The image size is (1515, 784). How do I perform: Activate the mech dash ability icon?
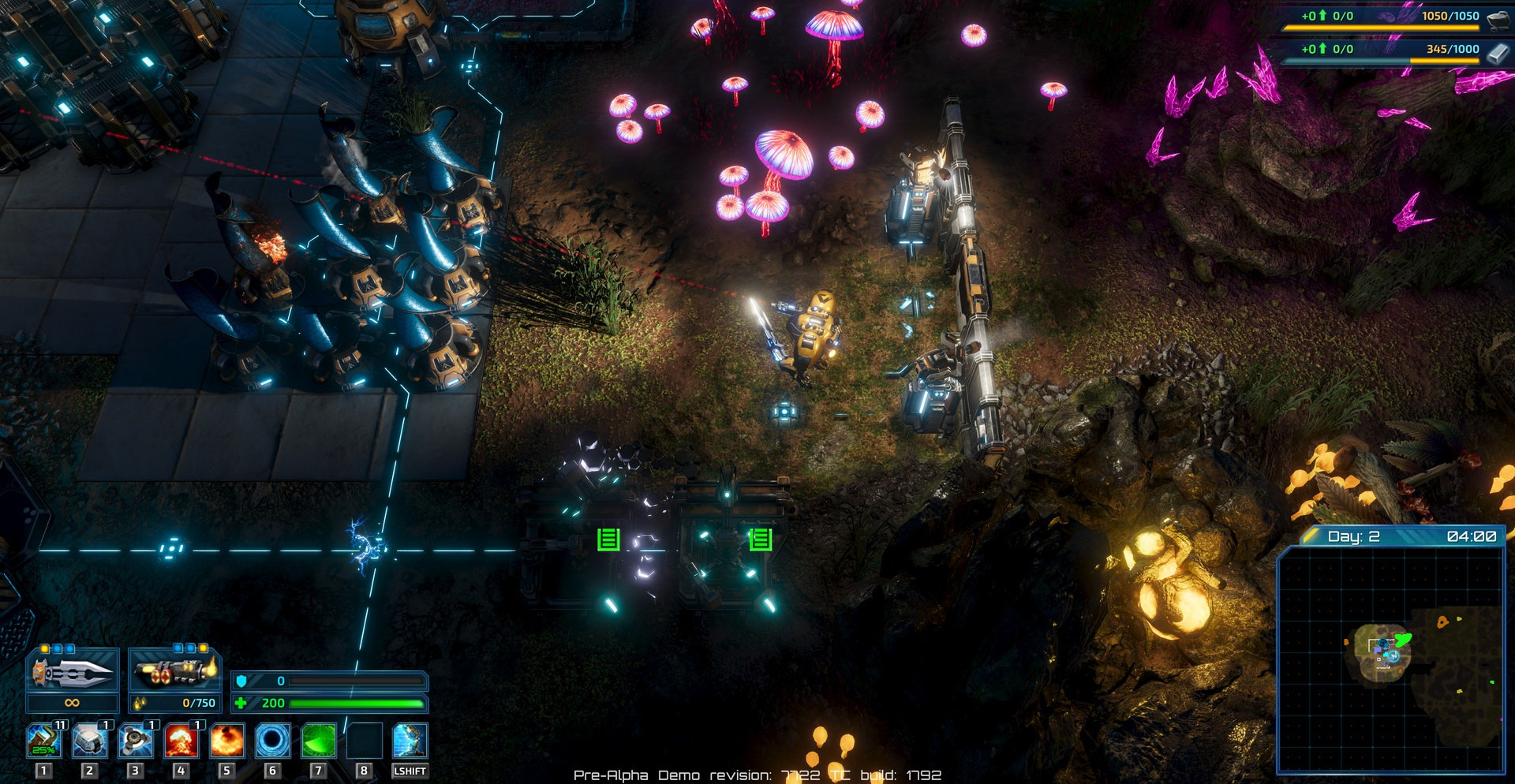(x=410, y=741)
